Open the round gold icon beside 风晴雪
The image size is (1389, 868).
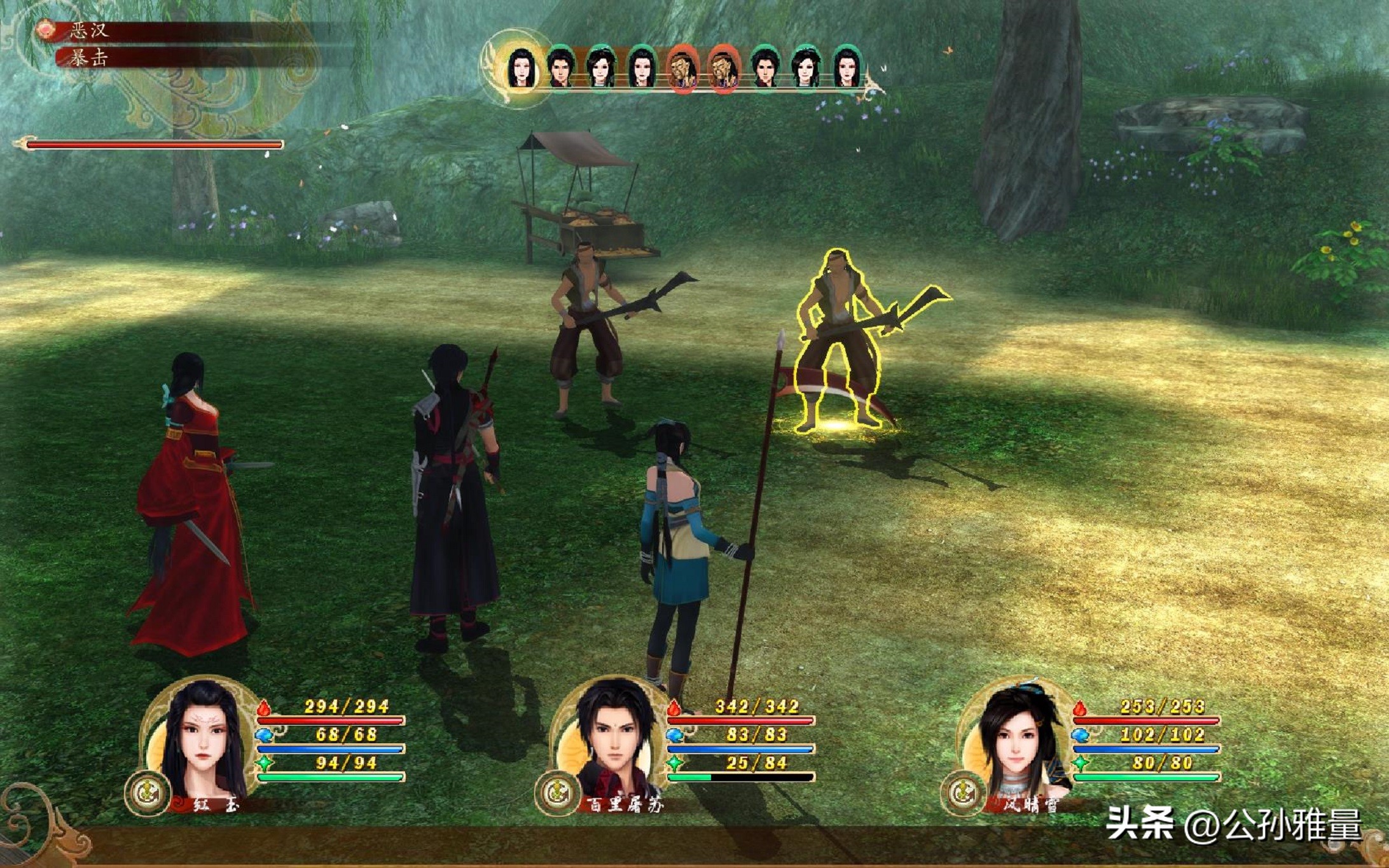point(963,793)
